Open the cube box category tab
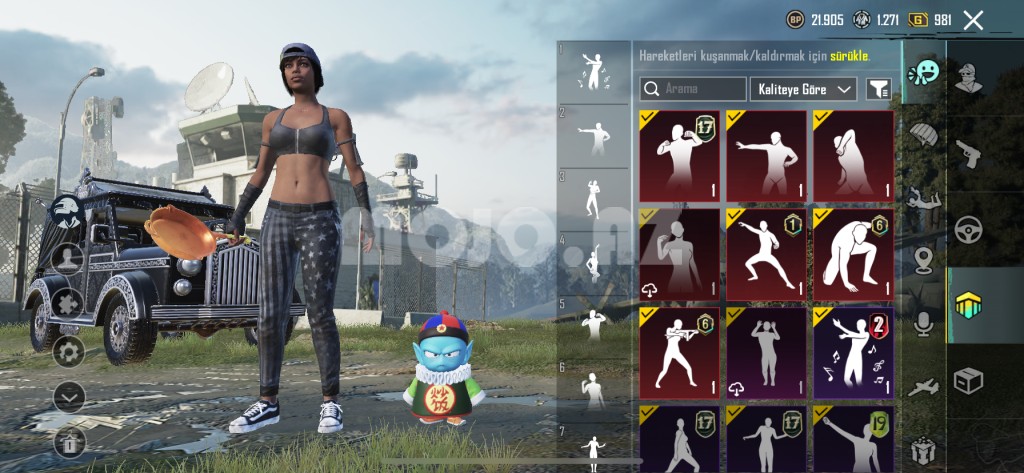This screenshot has height=473, width=1024. pyautogui.click(x=968, y=380)
